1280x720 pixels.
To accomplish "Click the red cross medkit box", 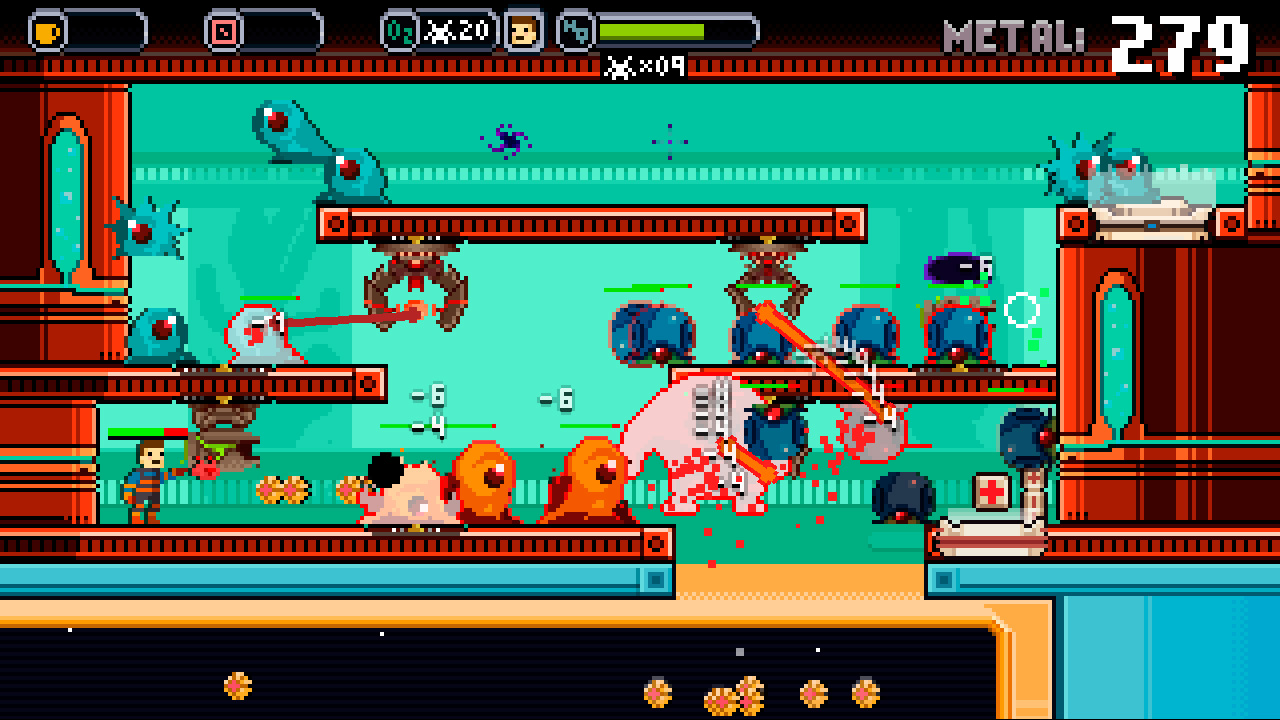I will [990, 490].
